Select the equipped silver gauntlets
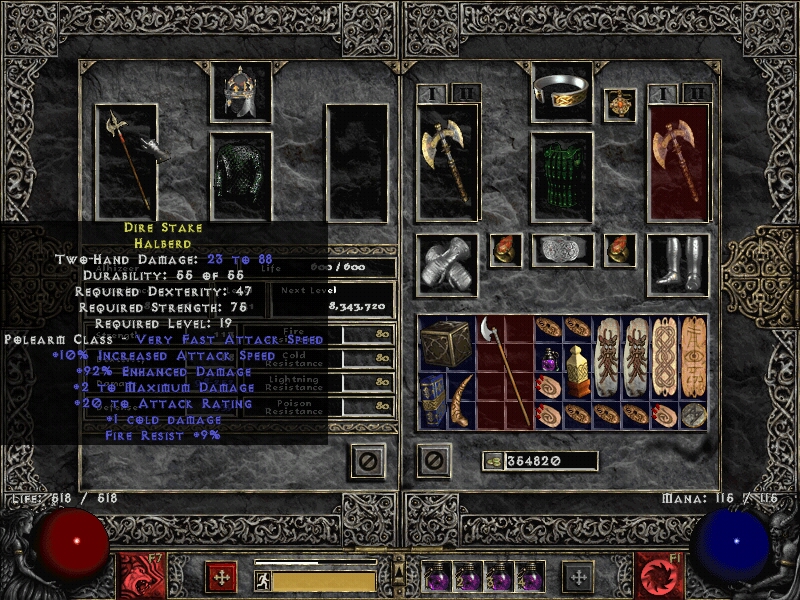800x600 pixels. (446, 265)
